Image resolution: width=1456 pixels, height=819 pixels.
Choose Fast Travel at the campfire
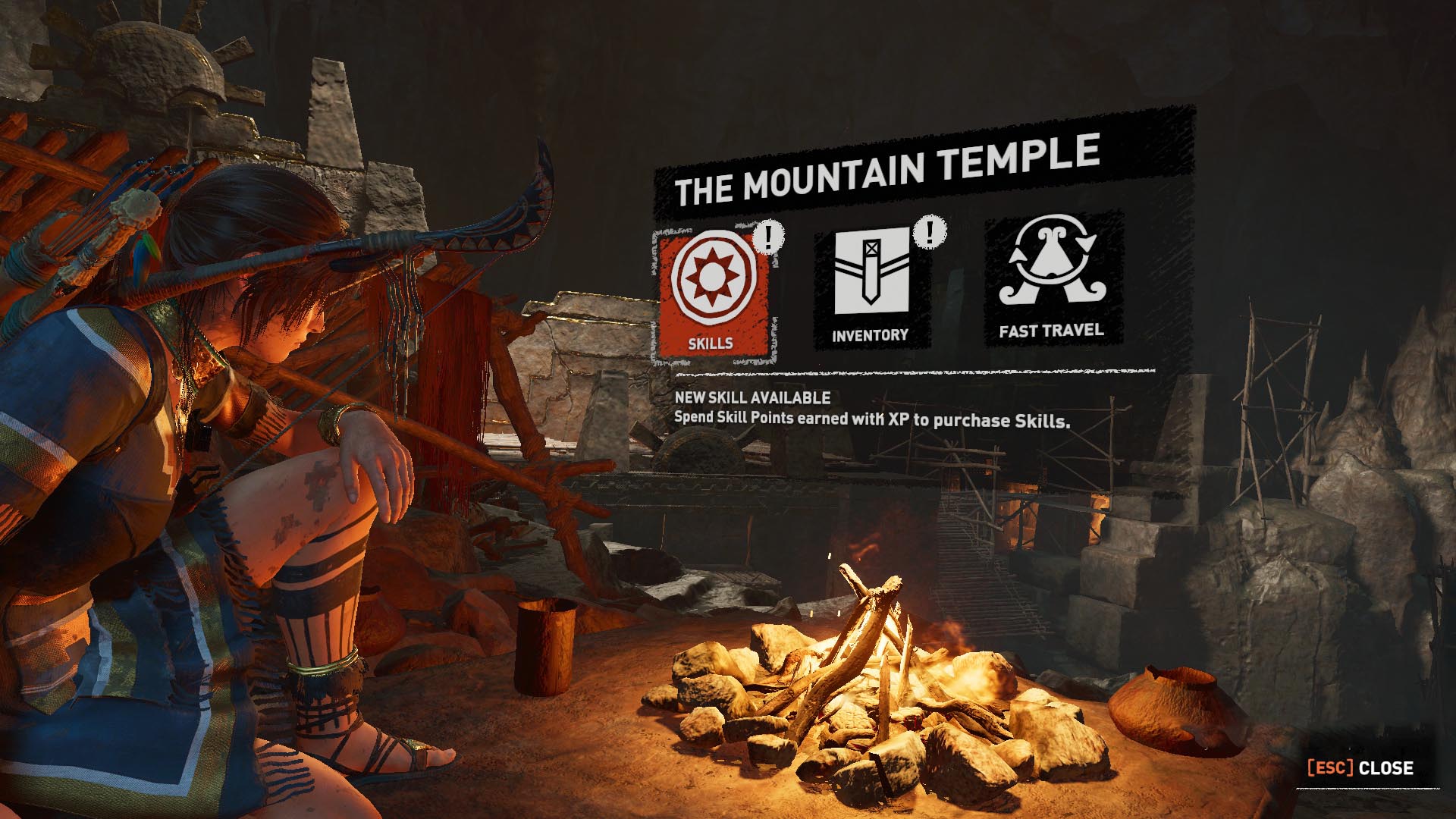coord(1051,279)
